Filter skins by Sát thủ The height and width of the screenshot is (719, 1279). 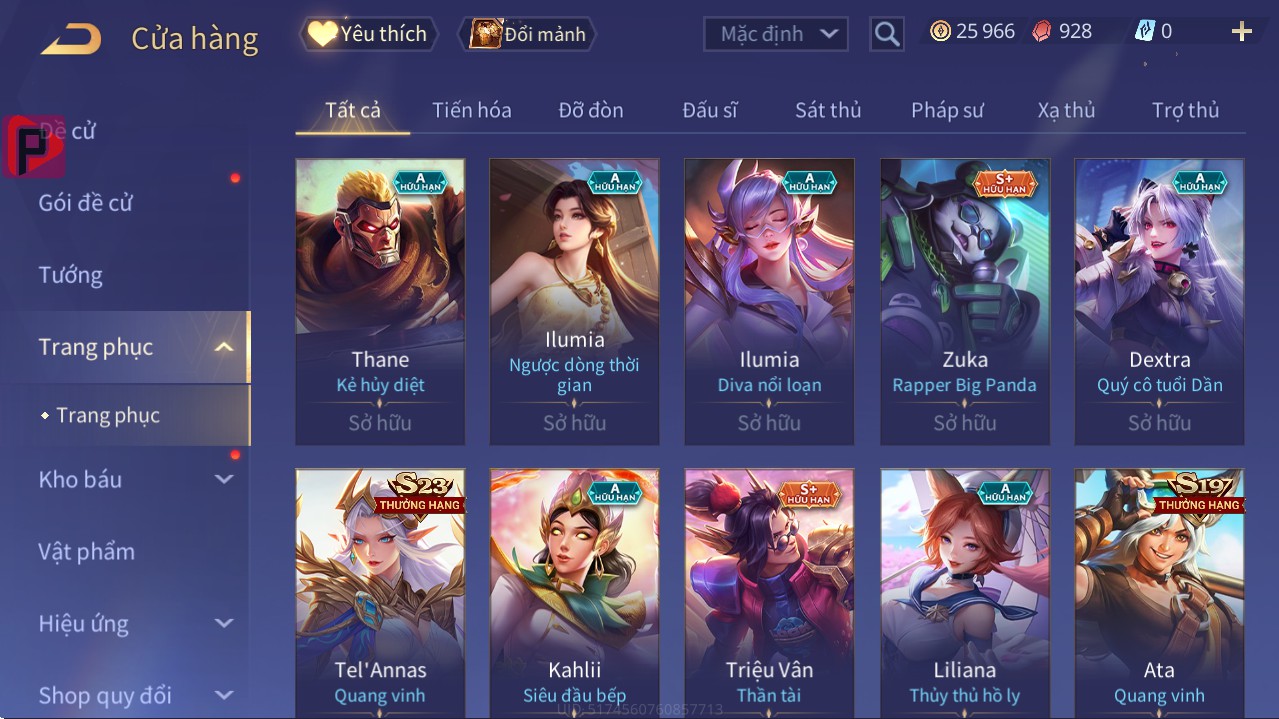tap(828, 110)
